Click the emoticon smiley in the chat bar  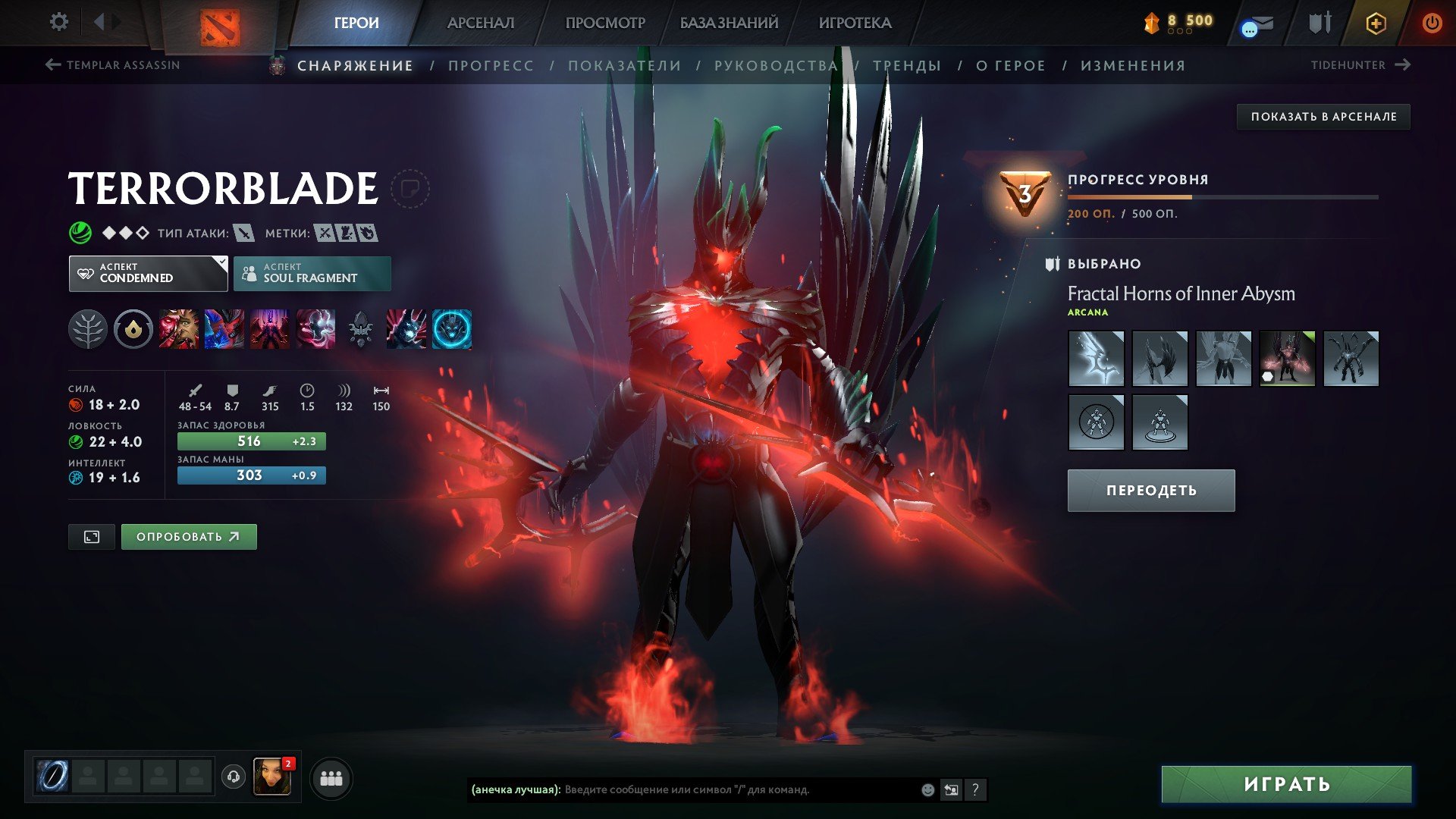(x=927, y=789)
